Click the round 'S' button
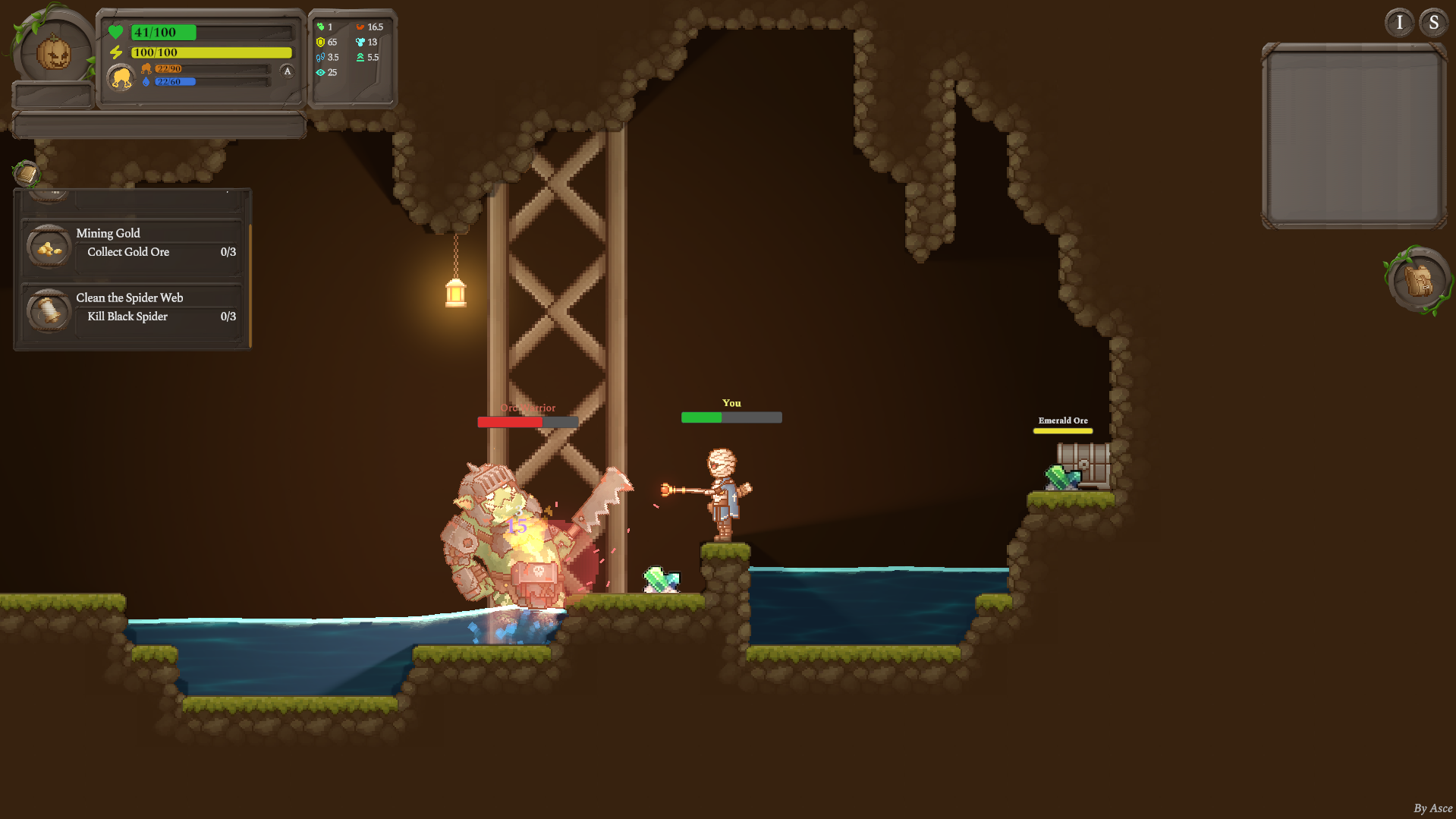This screenshot has height=819, width=1456. pyautogui.click(x=1433, y=23)
